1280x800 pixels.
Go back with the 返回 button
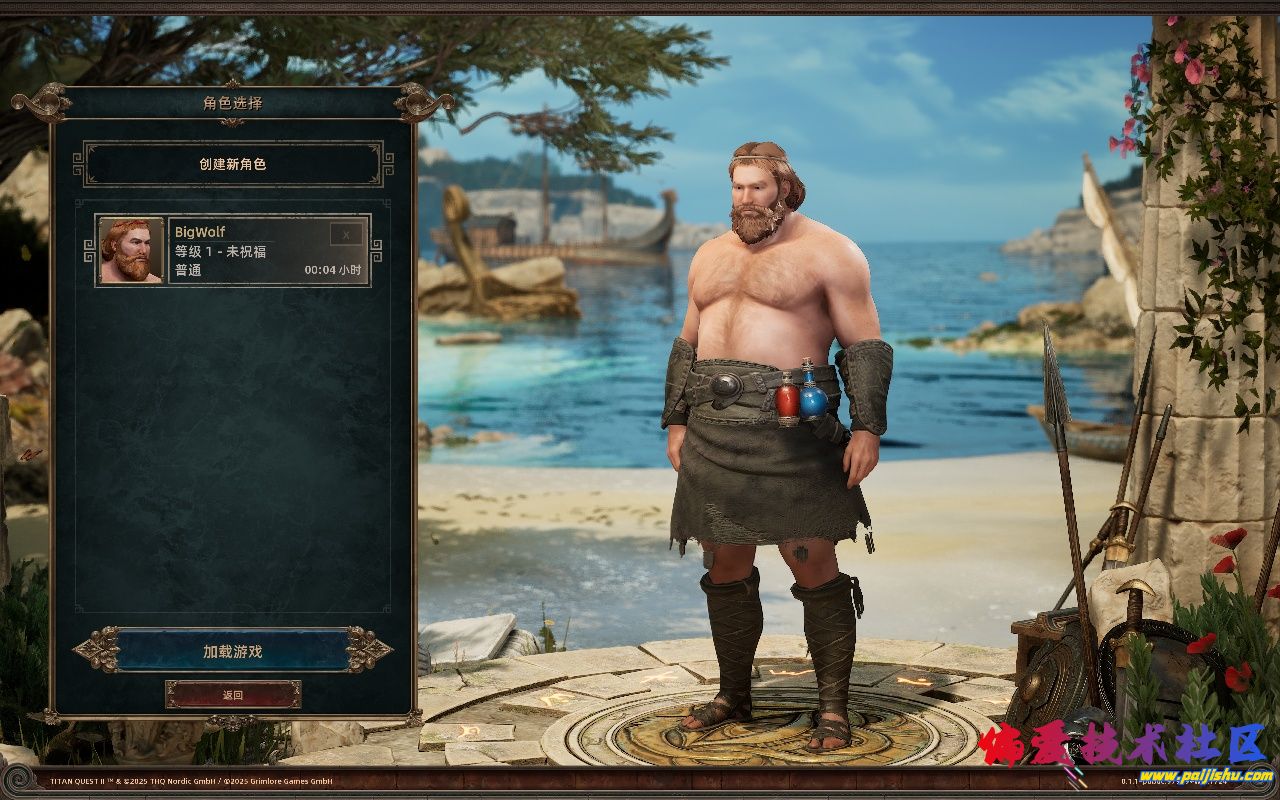coord(233,694)
